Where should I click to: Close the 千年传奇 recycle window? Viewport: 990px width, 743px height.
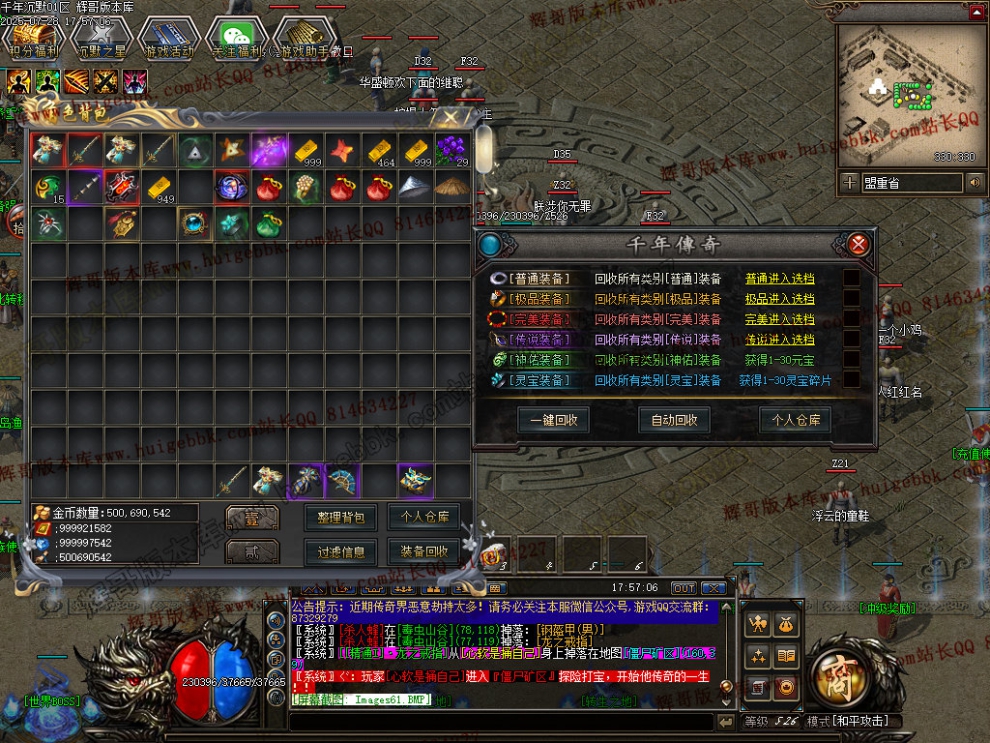click(857, 243)
